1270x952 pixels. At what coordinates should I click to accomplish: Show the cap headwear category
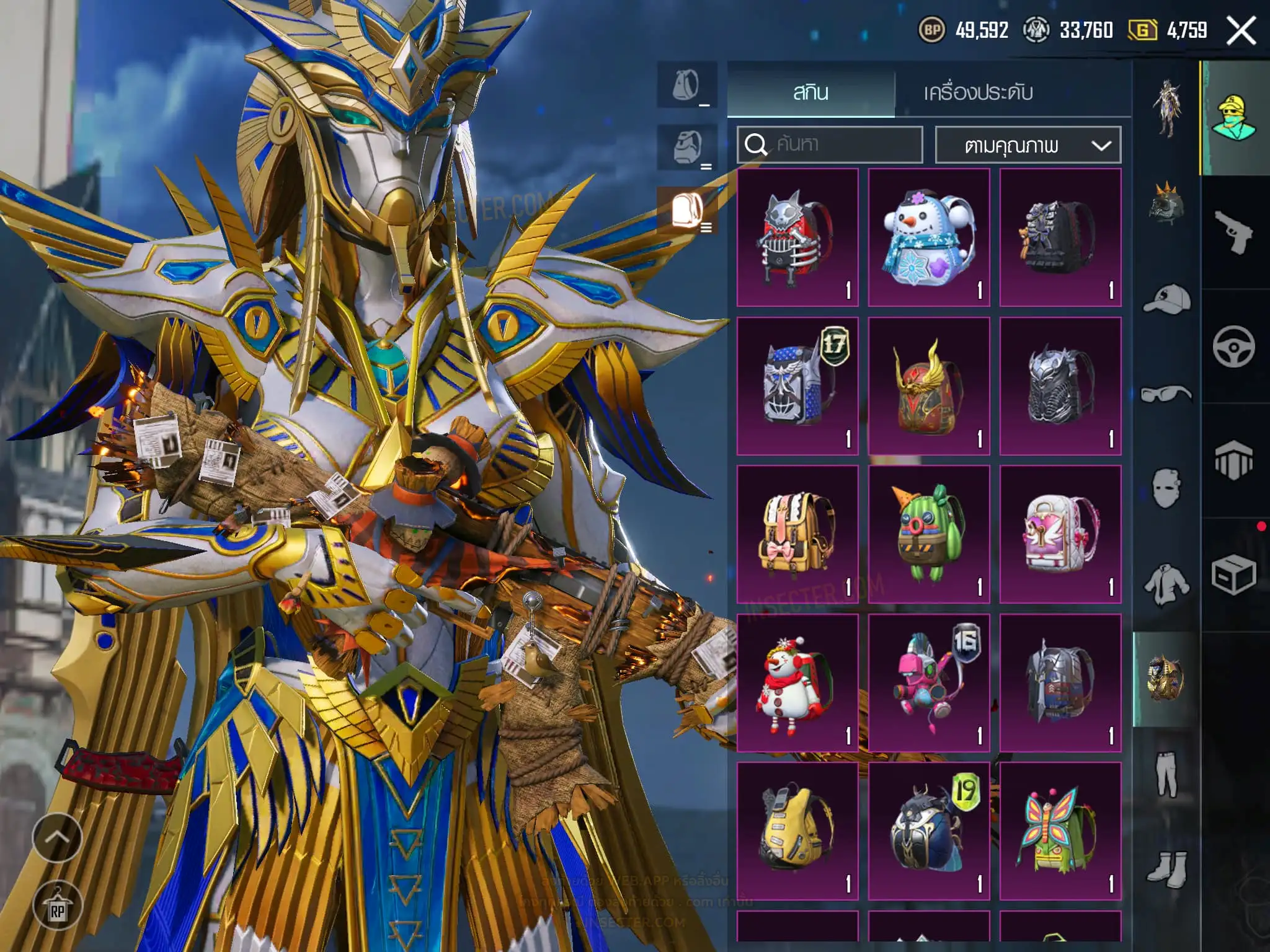(x=1166, y=300)
